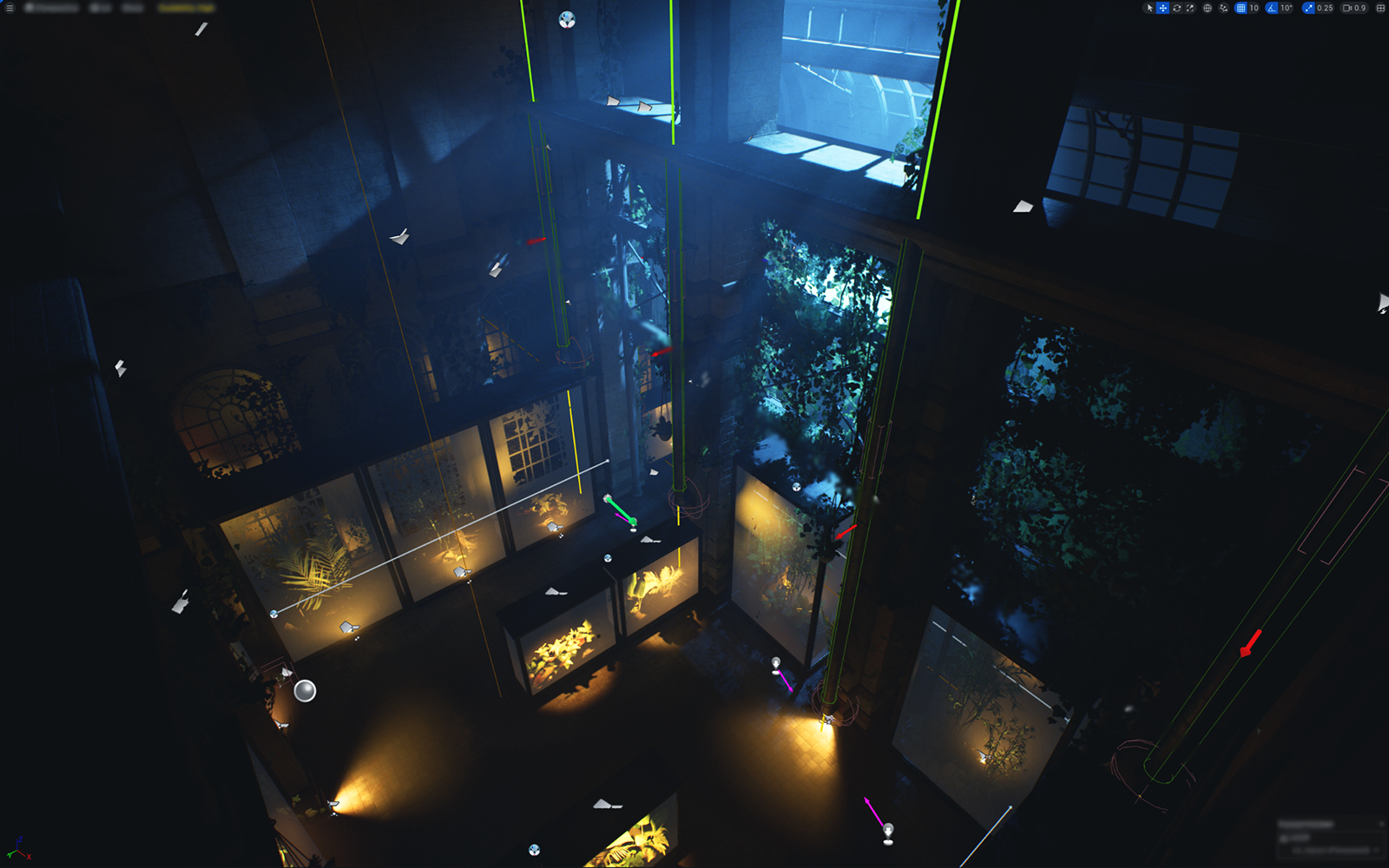1389x868 pixels.
Task: Click the globe icon to change transform space
Action: point(1208,8)
